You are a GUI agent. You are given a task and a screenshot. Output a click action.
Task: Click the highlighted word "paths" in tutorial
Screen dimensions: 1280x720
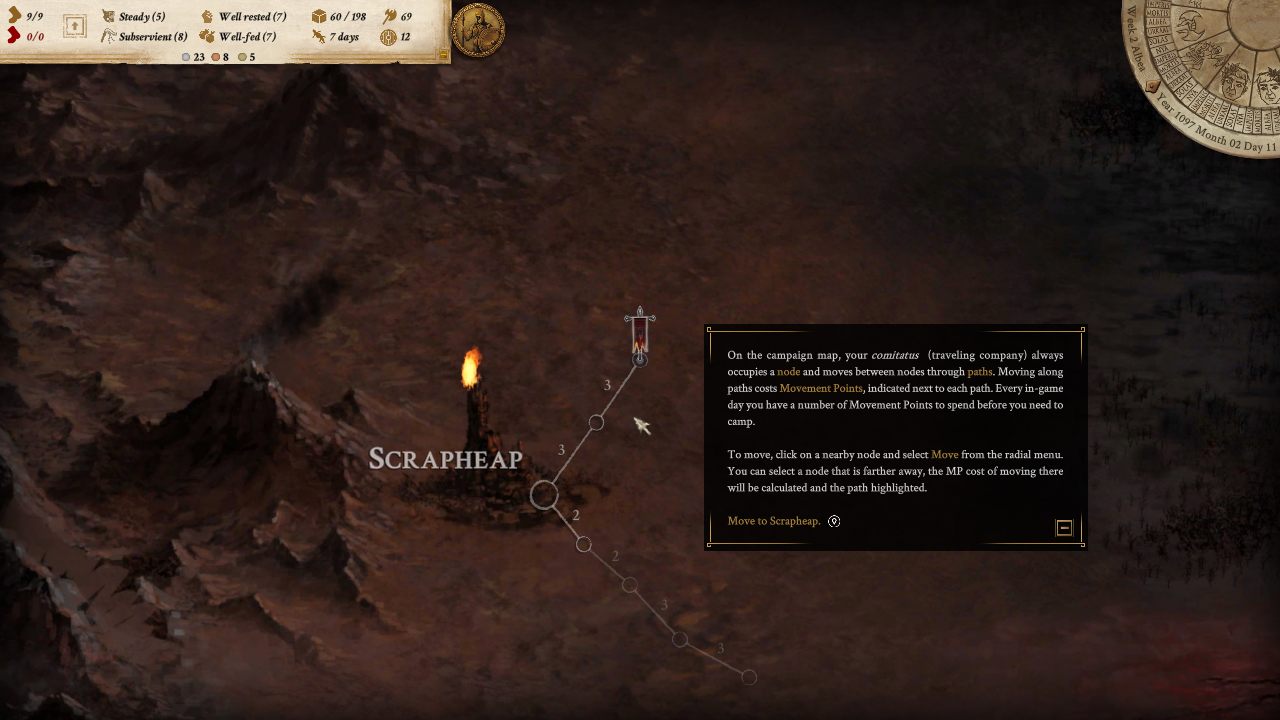pos(979,372)
